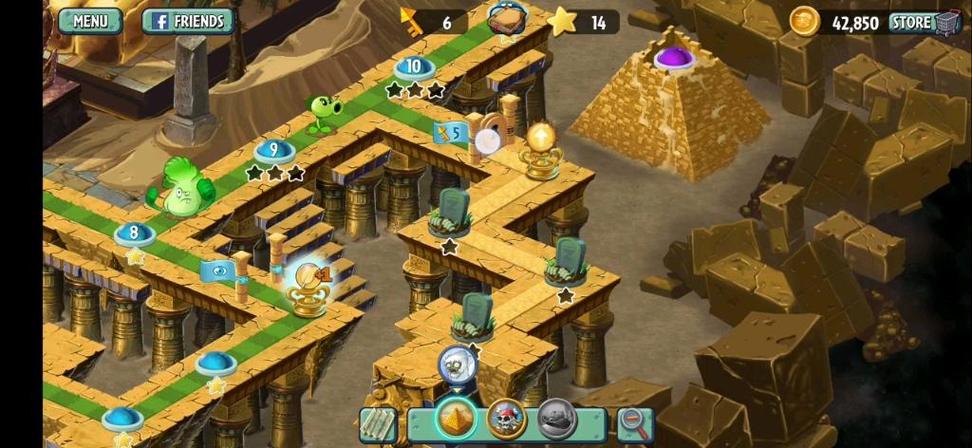Open the folded world map button
972x448 pixels.
[x=378, y=423]
